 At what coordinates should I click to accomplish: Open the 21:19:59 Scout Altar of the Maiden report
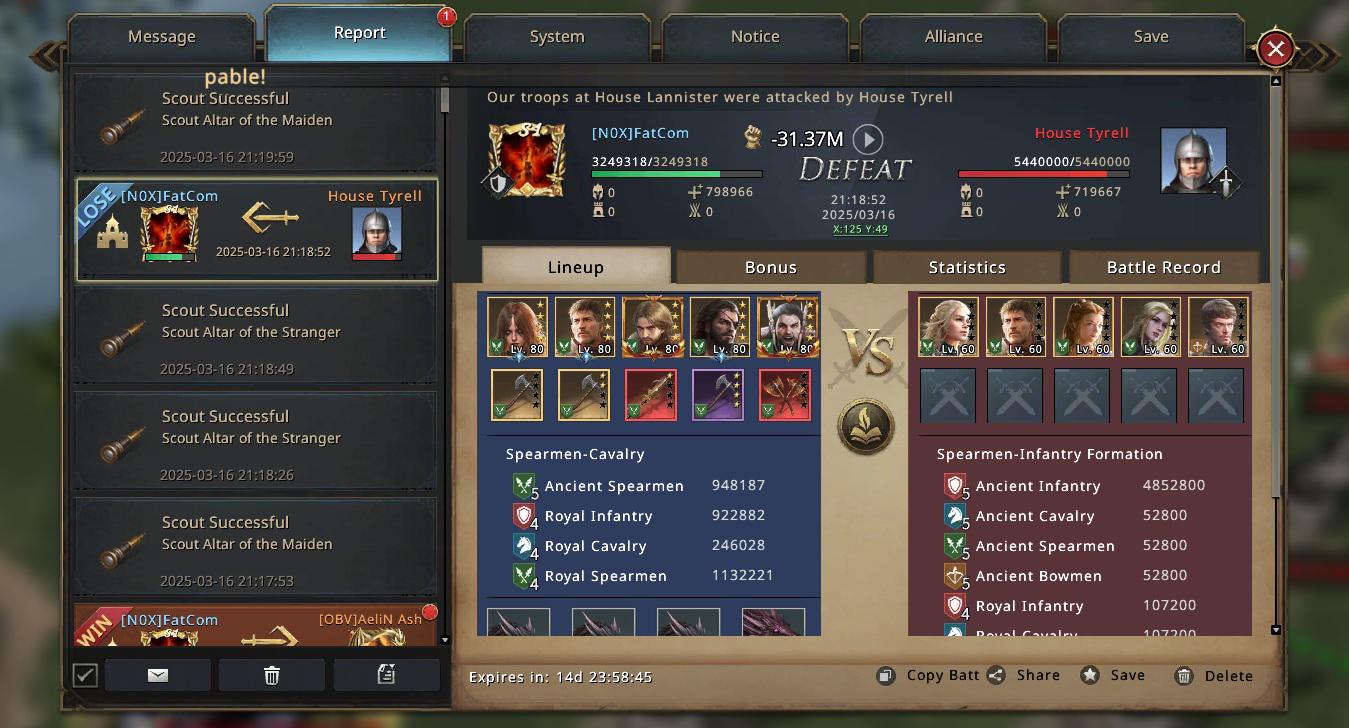pos(256,126)
